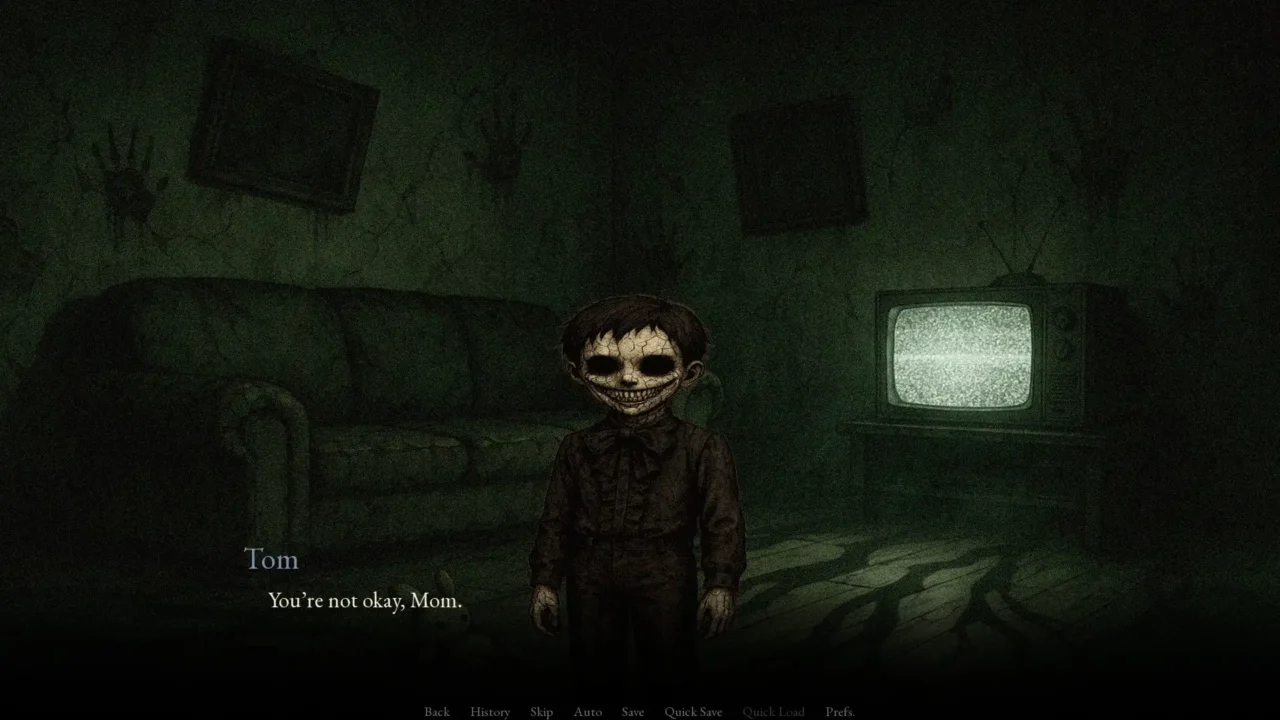1280x720 pixels.
Task: Toggle Auto-forward mode
Action: coord(587,711)
